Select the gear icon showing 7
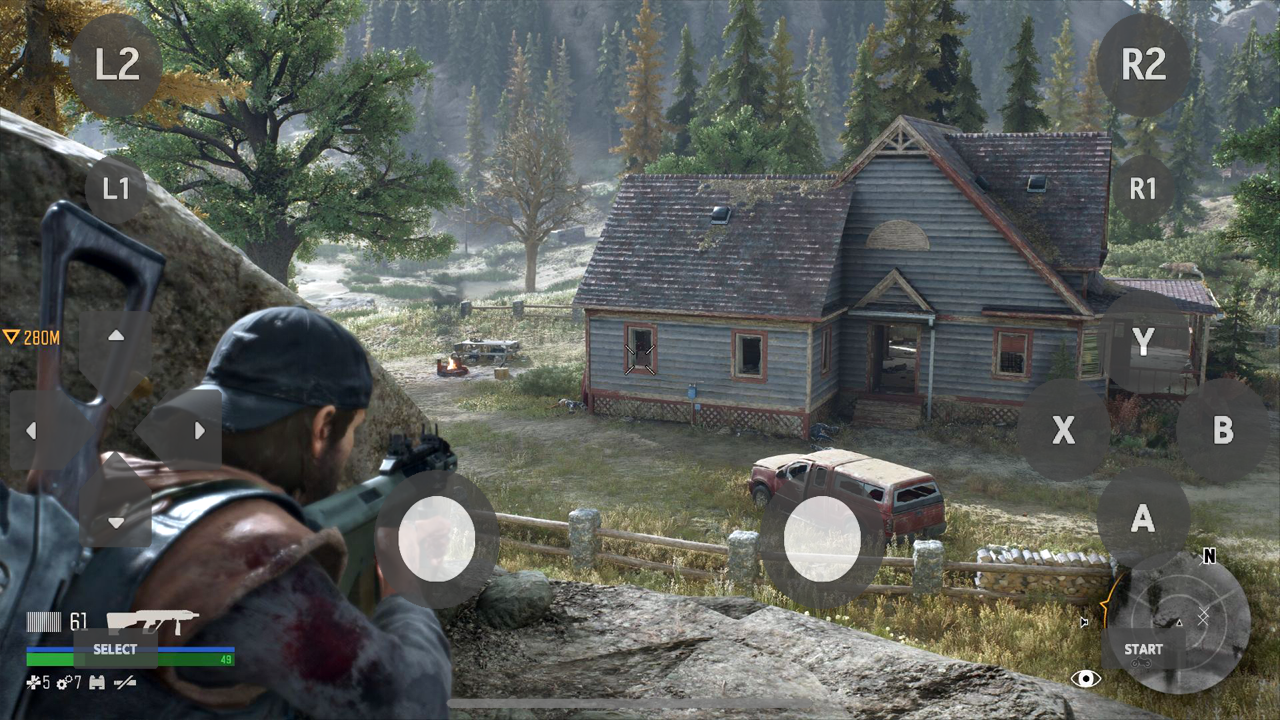This screenshot has height=720, width=1280. [x=65, y=683]
